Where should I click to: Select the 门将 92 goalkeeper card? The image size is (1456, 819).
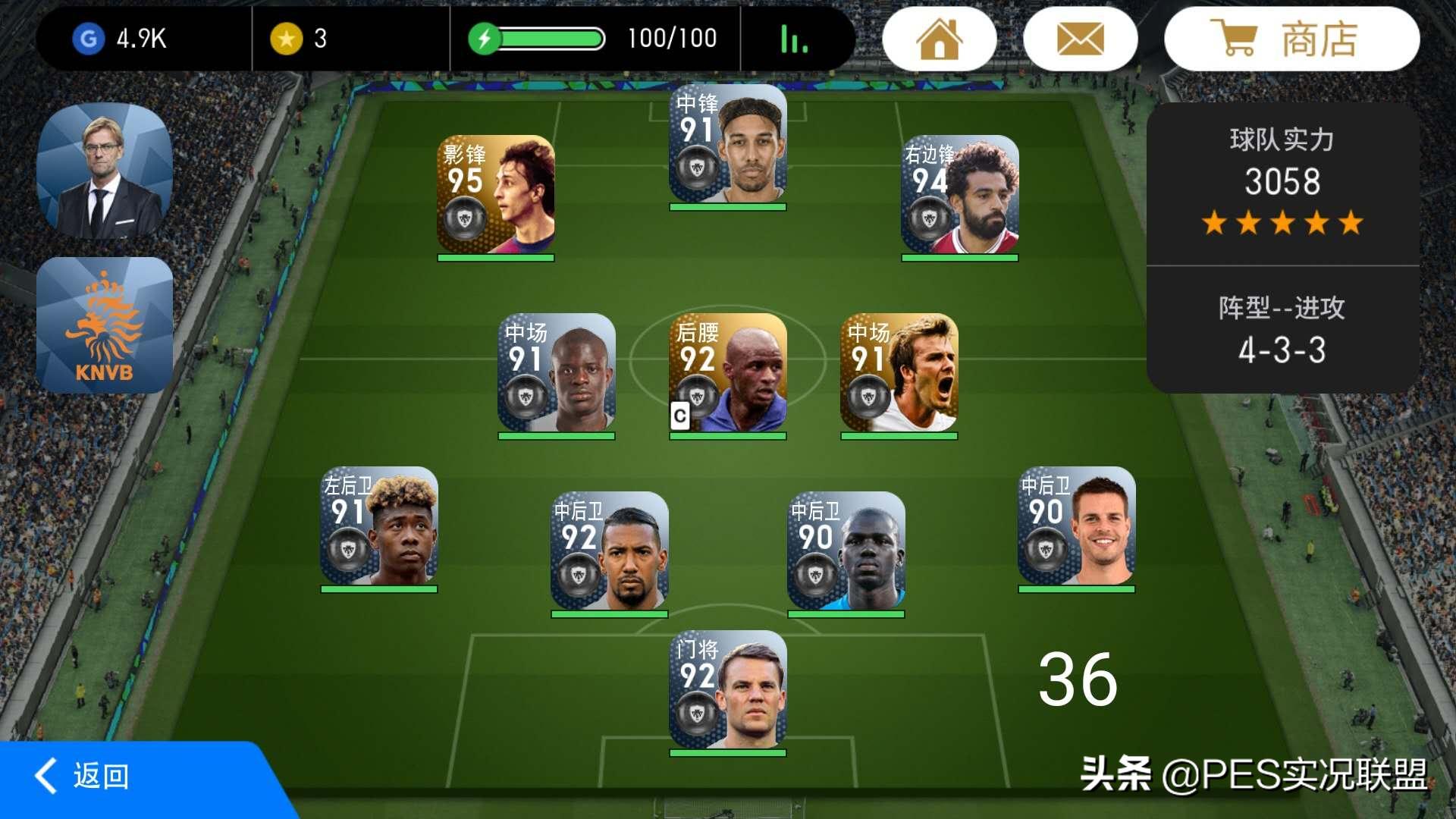pos(728,690)
